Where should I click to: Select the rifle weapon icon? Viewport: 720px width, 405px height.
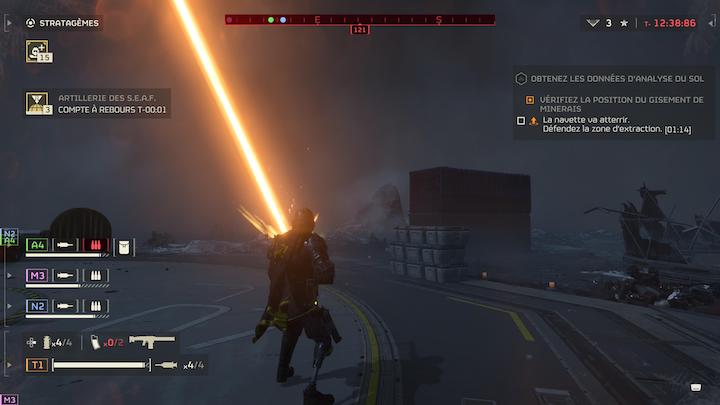[152, 341]
